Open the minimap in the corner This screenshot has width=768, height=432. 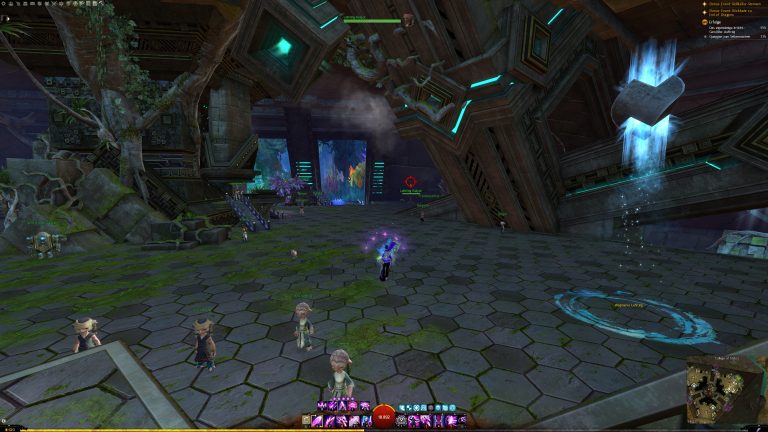tap(726, 390)
